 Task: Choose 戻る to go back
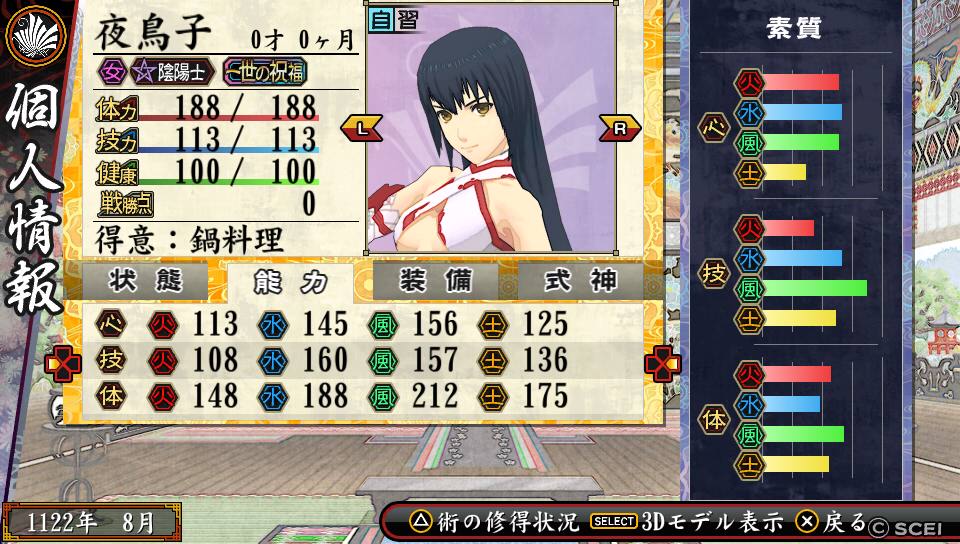[831, 521]
